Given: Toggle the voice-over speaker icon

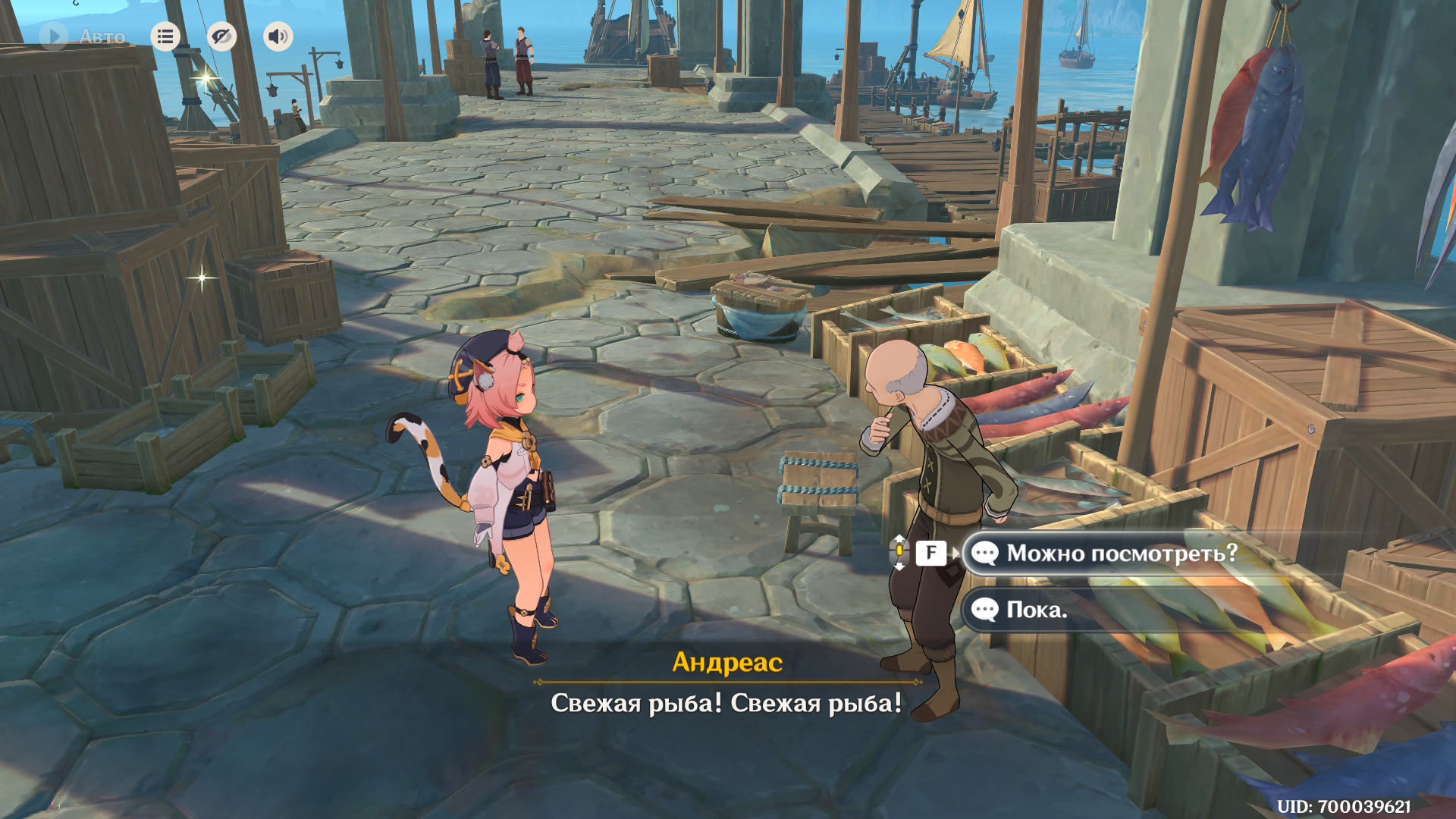Looking at the screenshot, I should [x=278, y=36].
